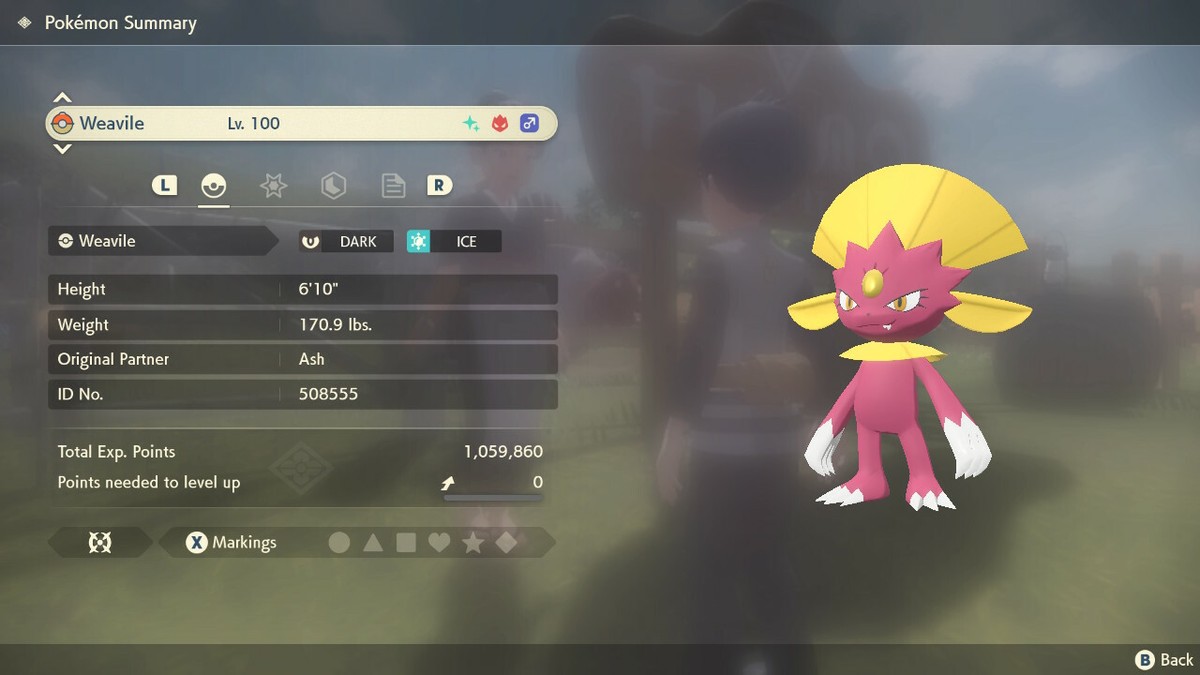Show the notes document tab

(393, 186)
